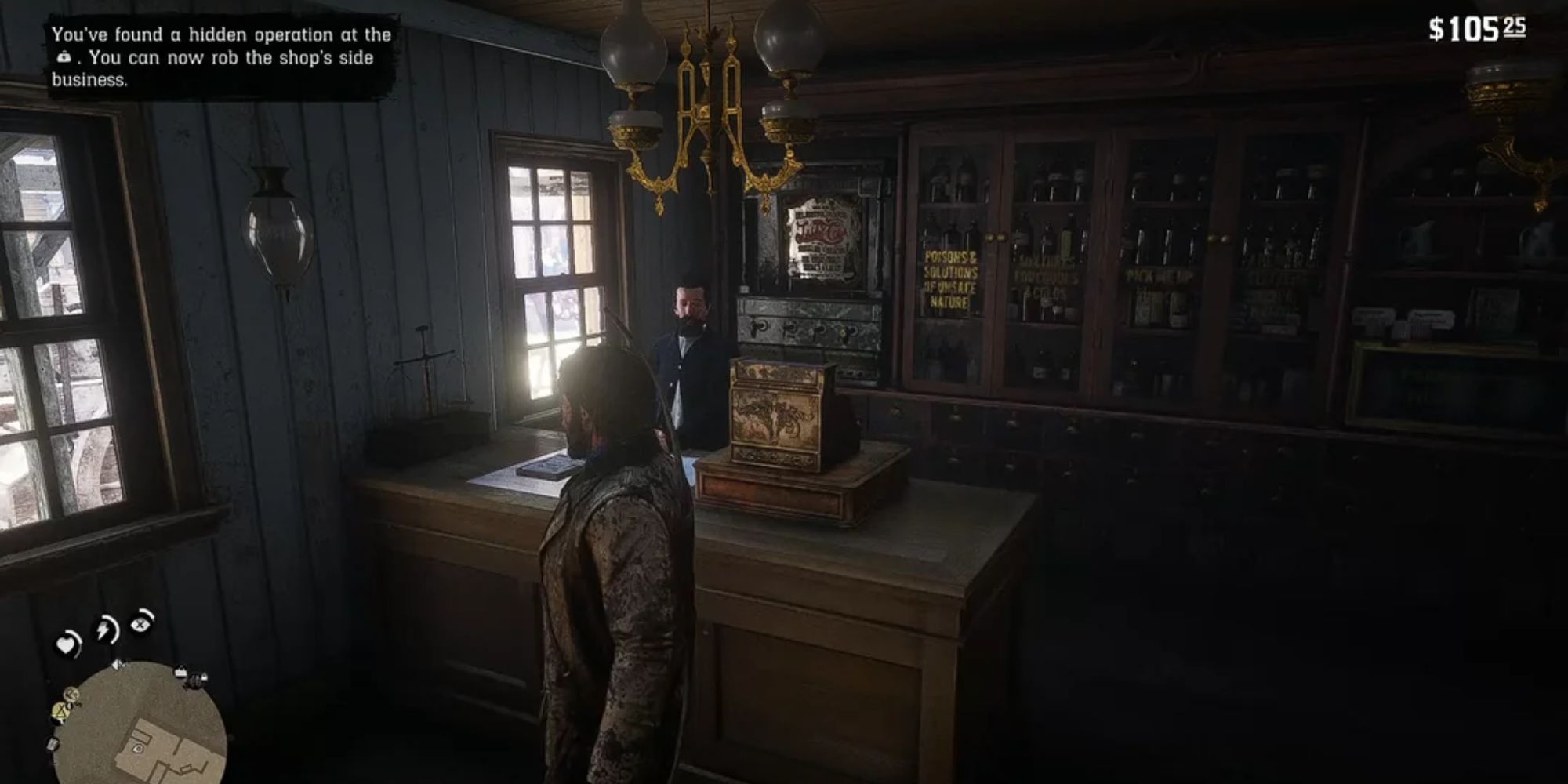Select the shop icon atop the minimap

point(180,672)
